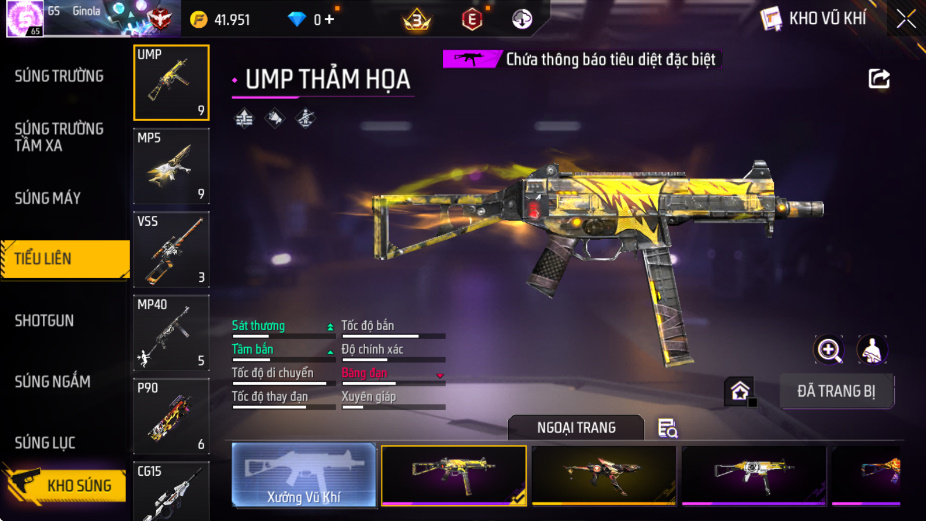926x521 pixels.
Task: Show the Súng Ngắm weapons
Action: (x=52, y=382)
